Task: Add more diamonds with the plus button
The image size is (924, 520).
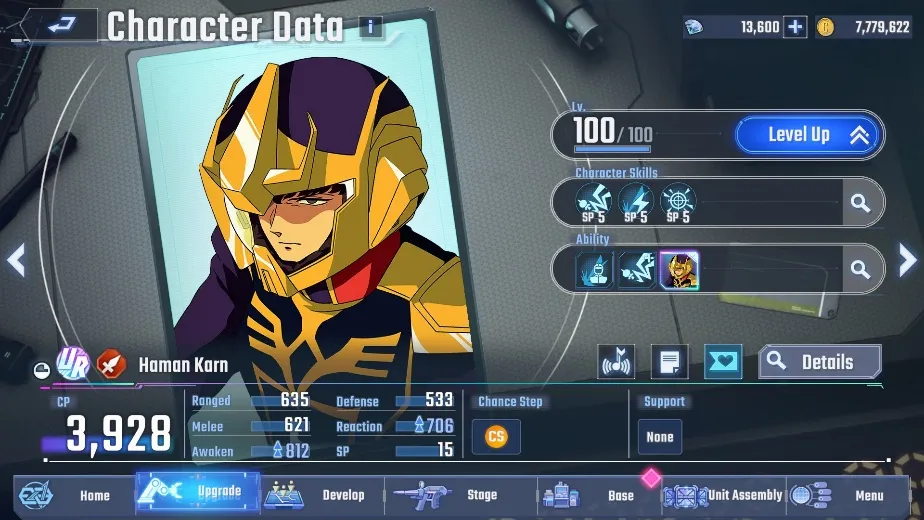Action: click(x=795, y=27)
